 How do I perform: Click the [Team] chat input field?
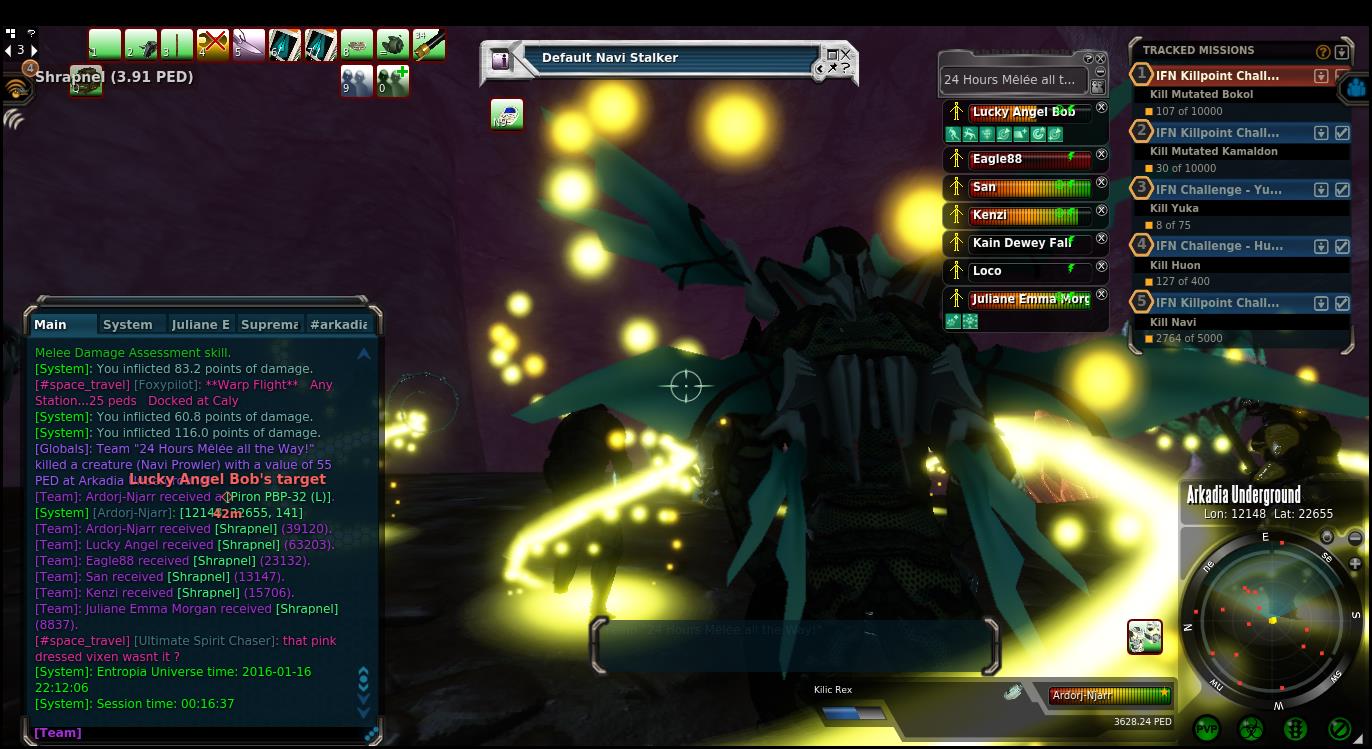tap(200, 733)
